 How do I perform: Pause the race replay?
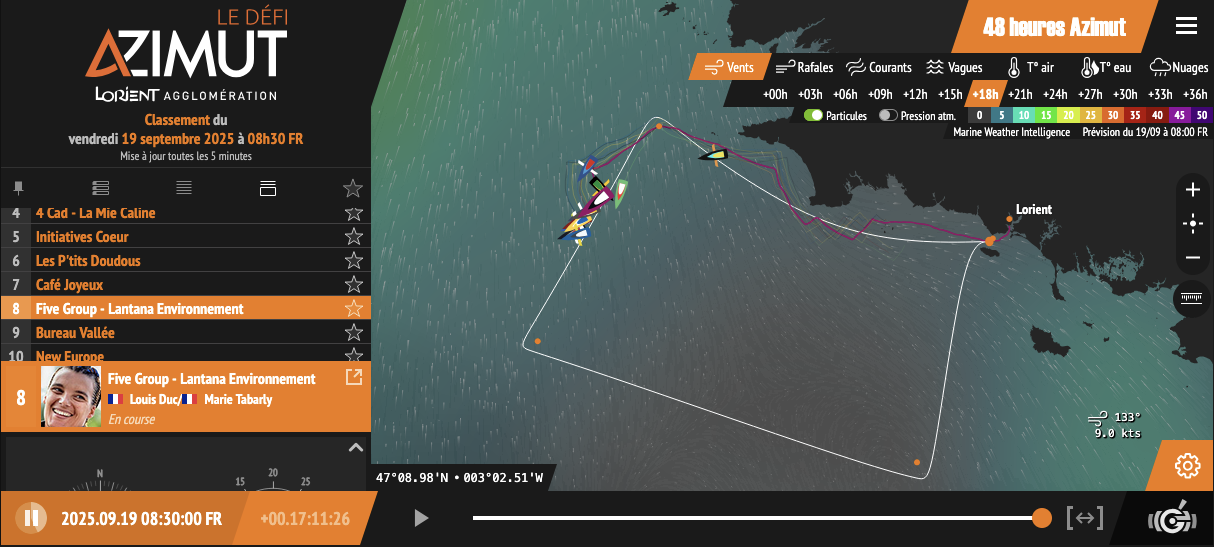(31, 518)
